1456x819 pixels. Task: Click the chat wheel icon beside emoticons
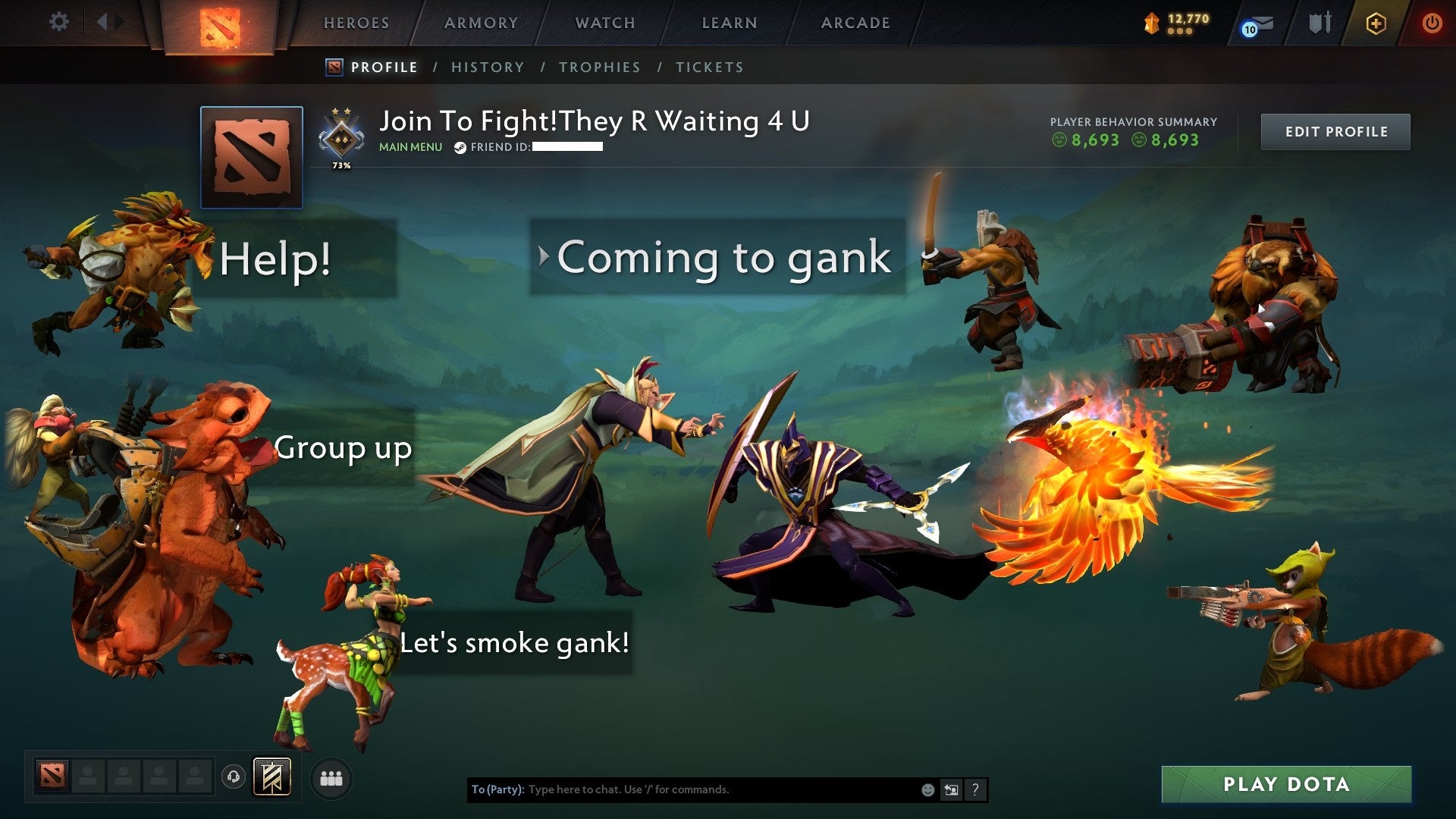click(x=950, y=789)
